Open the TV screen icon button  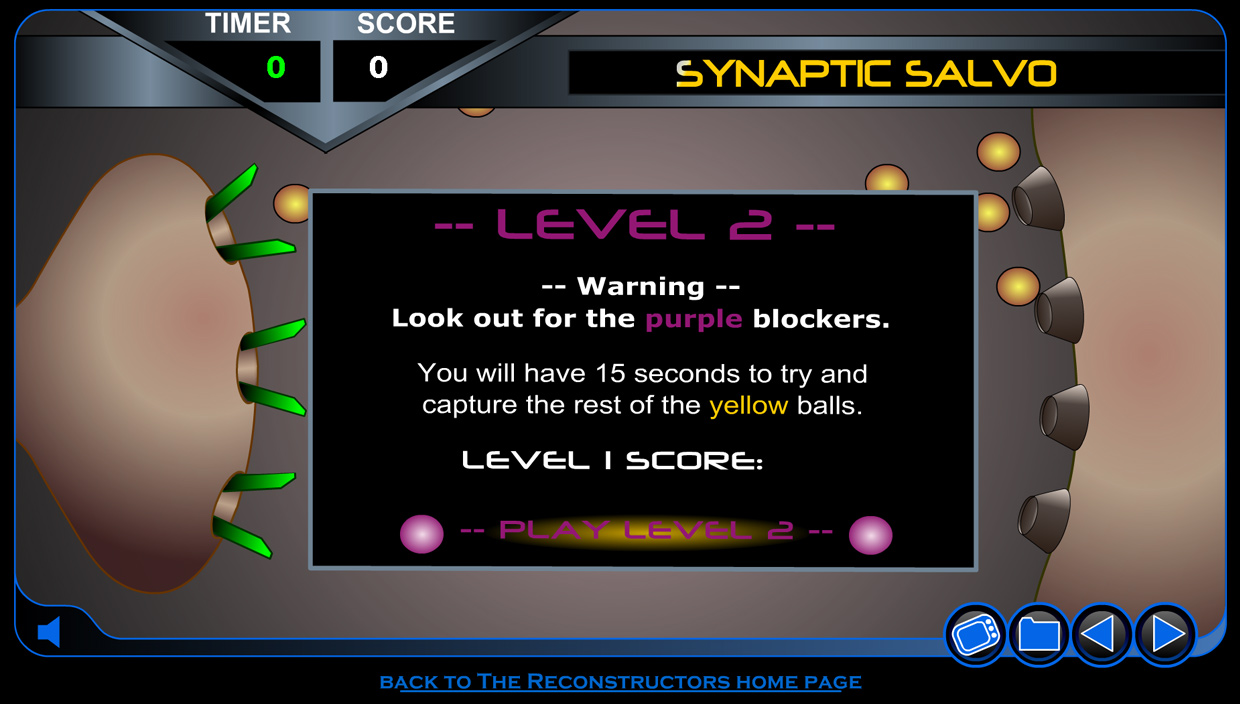point(975,635)
